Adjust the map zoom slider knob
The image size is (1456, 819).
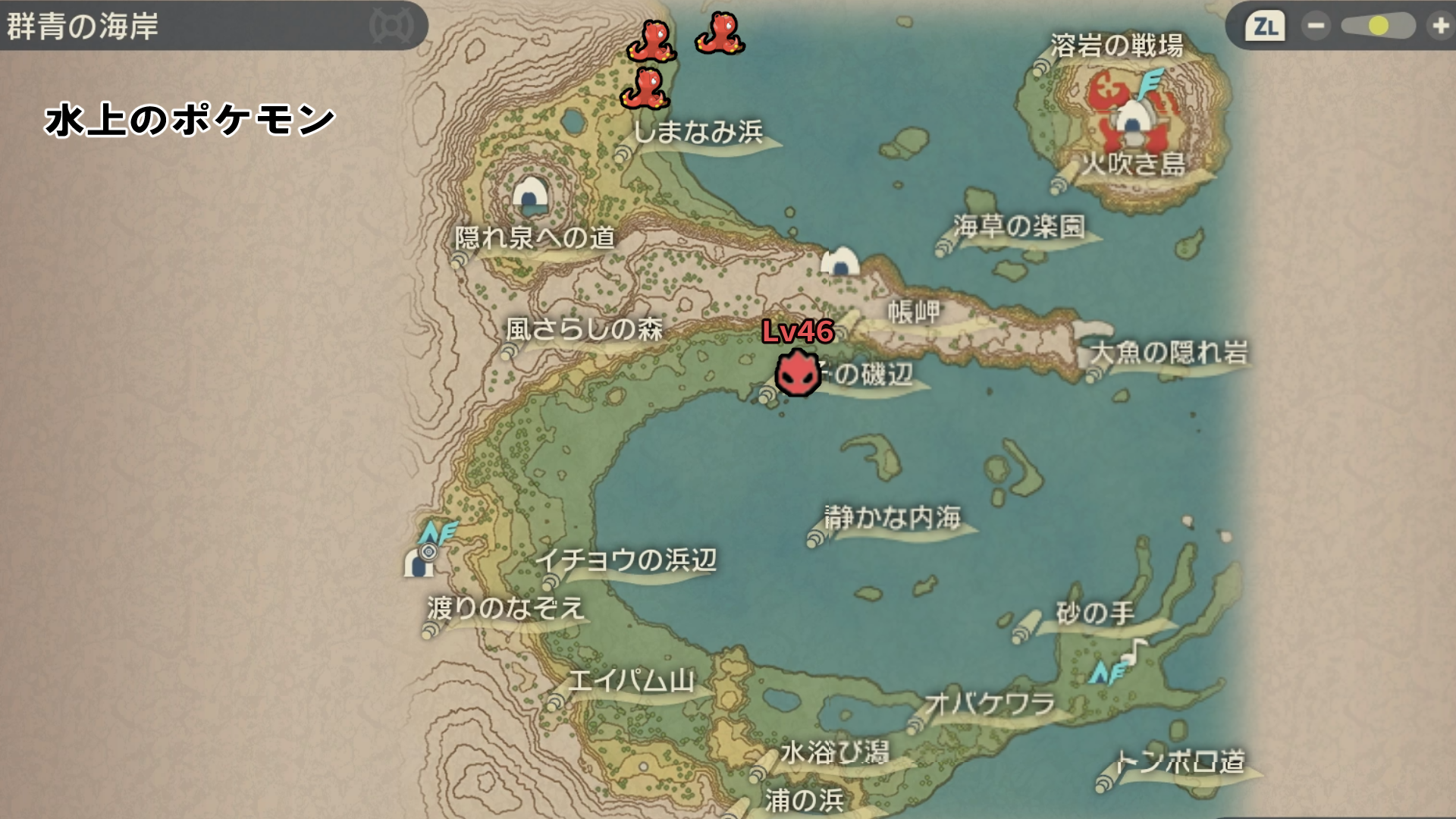click(1378, 27)
